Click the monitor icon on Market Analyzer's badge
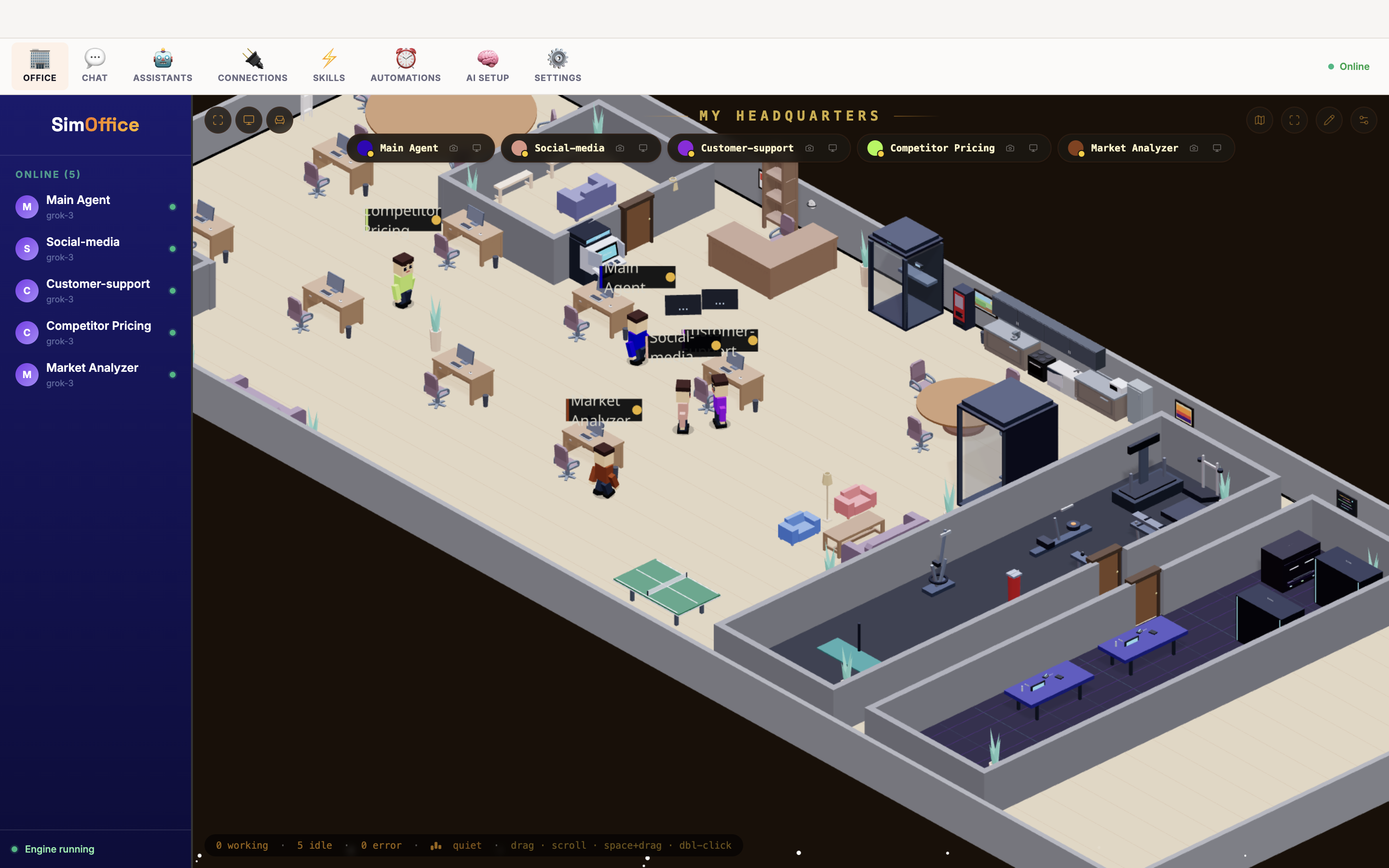 pyautogui.click(x=1217, y=148)
